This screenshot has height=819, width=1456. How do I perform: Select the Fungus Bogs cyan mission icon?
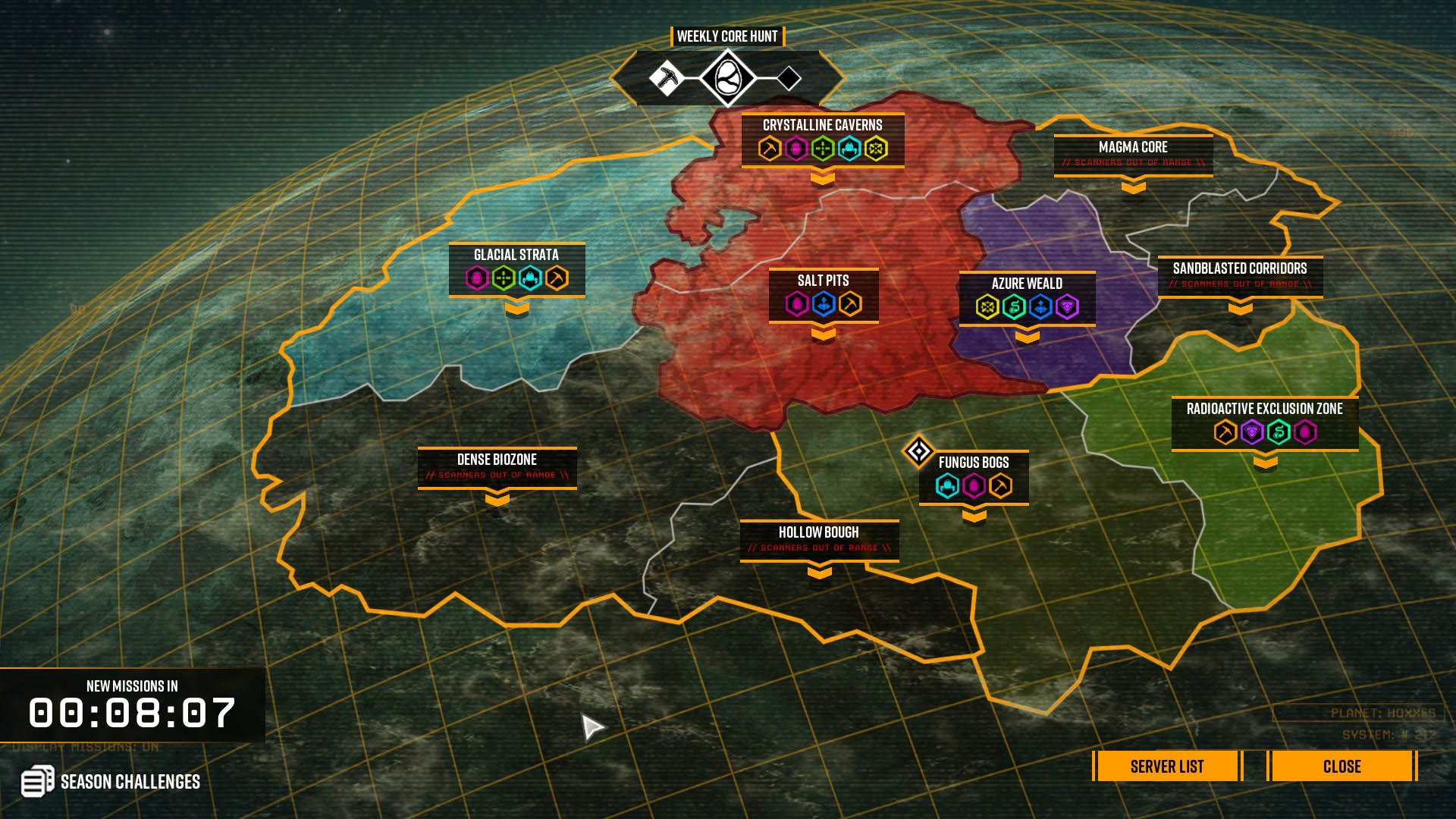pyautogui.click(x=947, y=485)
